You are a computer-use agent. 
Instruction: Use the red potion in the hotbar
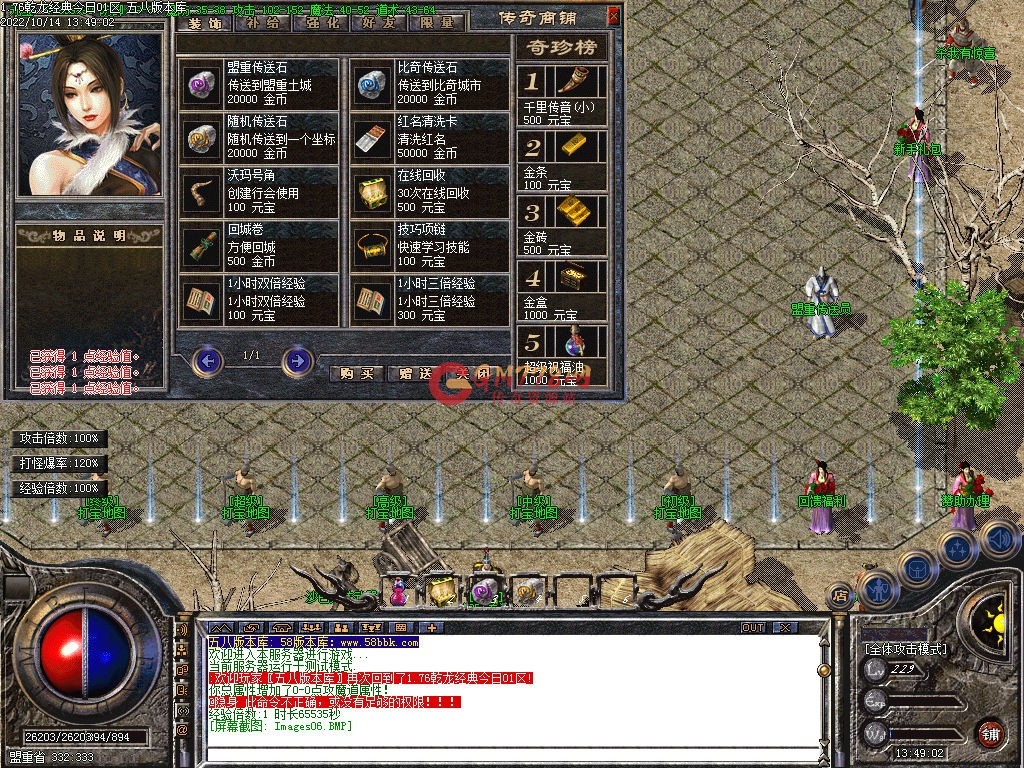tap(398, 594)
